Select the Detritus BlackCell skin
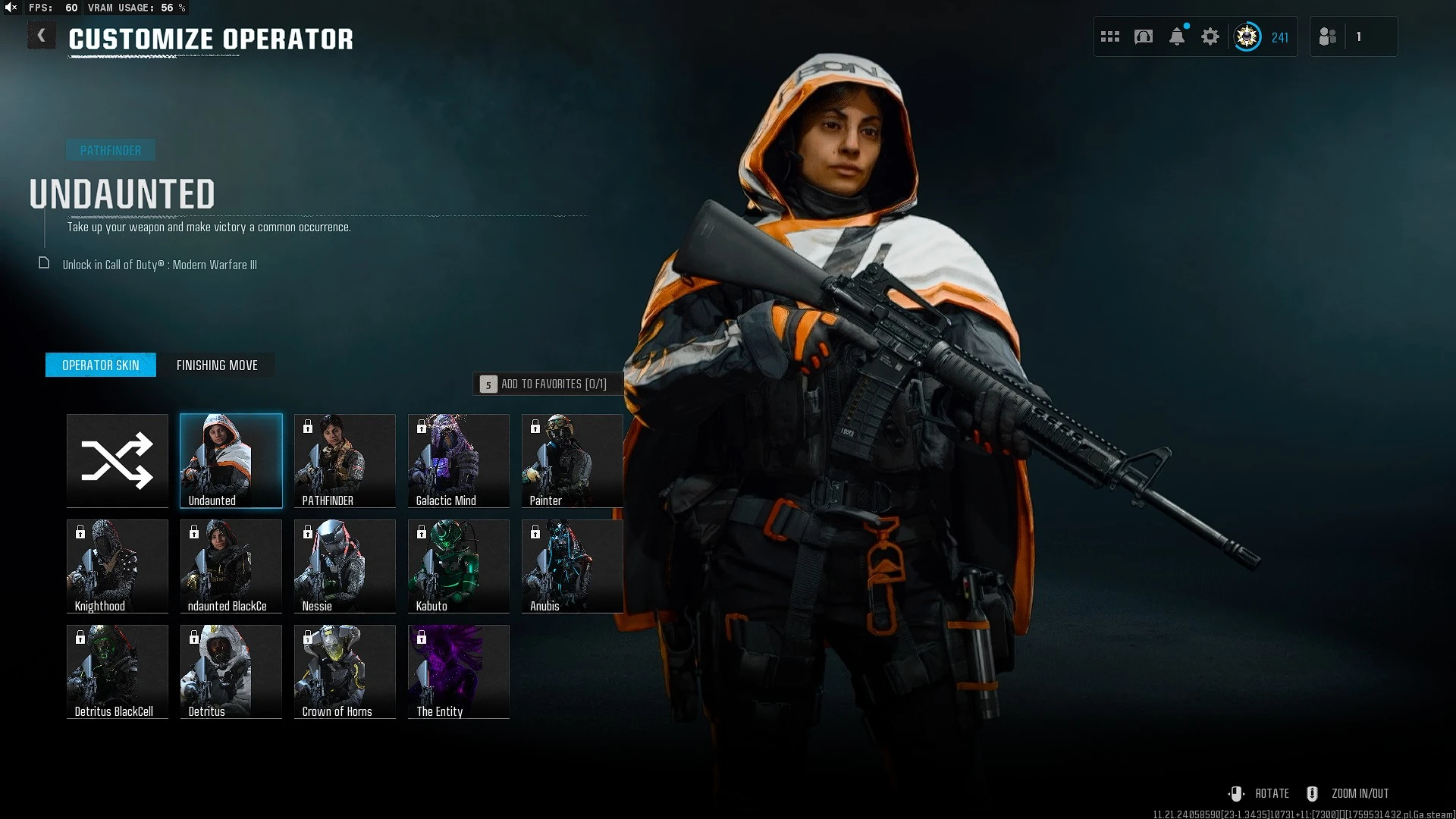The image size is (1456, 819). pyautogui.click(x=118, y=671)
